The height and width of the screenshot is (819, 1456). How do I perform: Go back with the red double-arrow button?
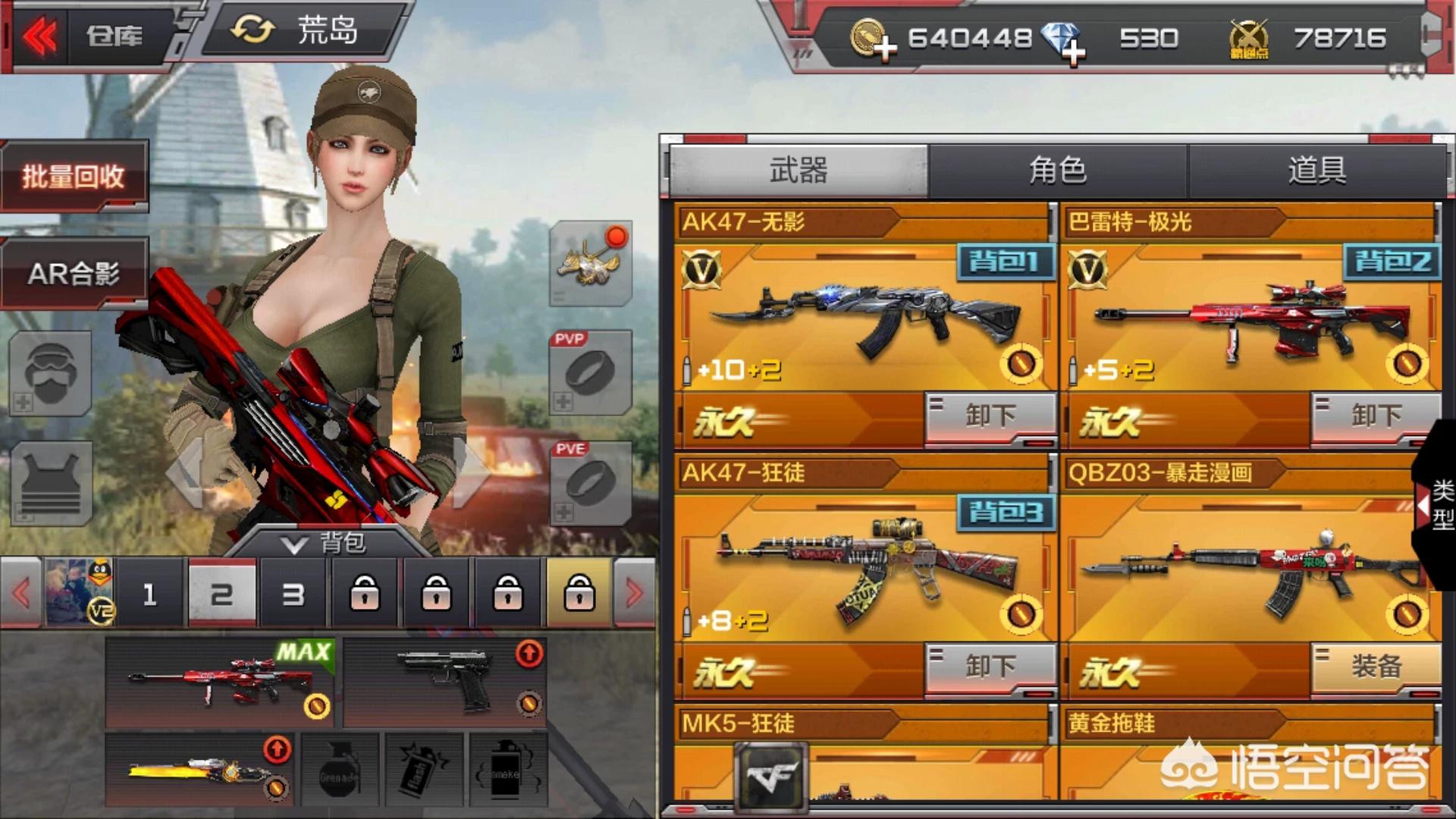39,36
